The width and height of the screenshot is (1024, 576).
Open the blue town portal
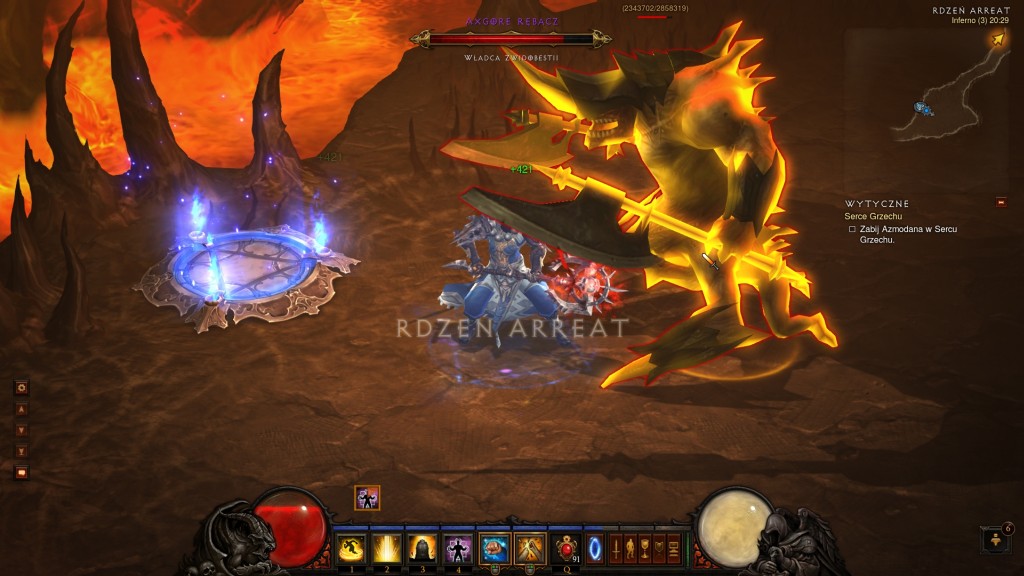coord(594,548)
